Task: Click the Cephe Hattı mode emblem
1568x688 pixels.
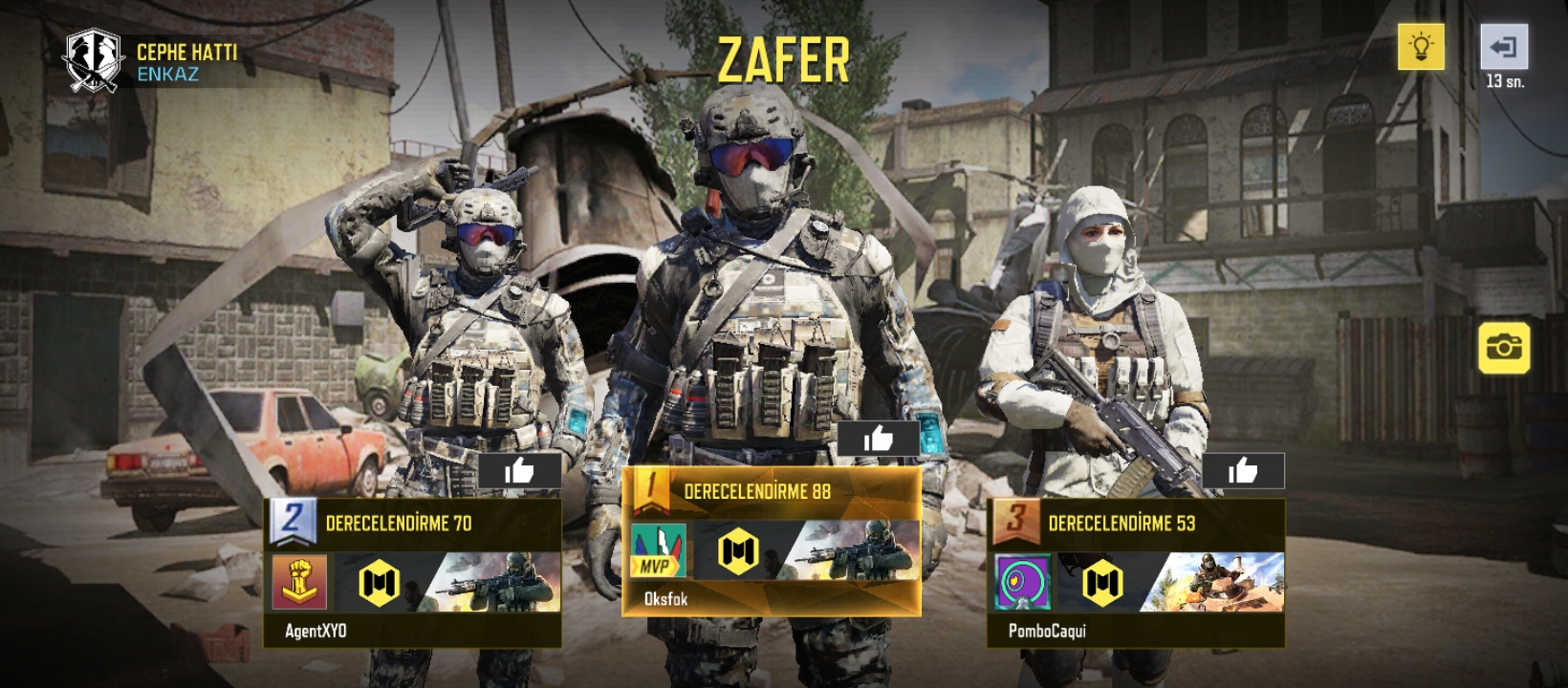Action: [93, 60]
